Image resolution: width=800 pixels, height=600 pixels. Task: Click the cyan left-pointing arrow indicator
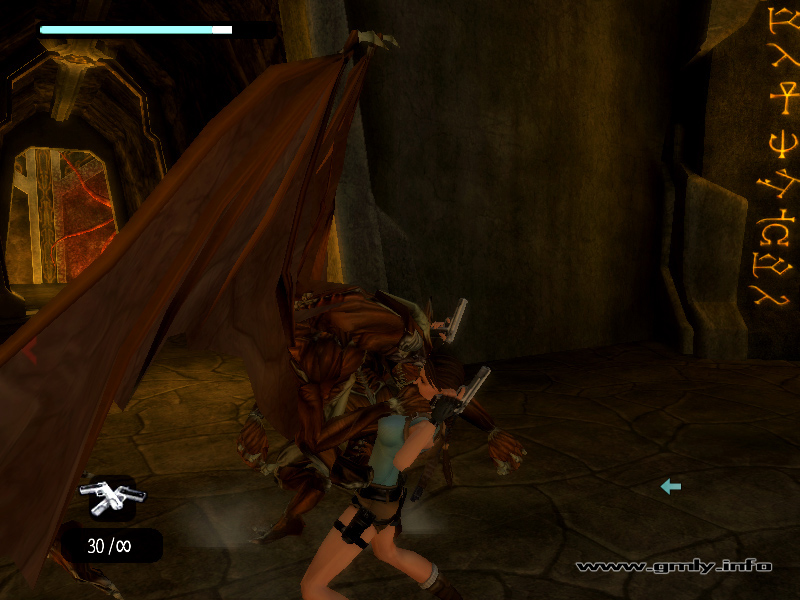tap(670, 486)
